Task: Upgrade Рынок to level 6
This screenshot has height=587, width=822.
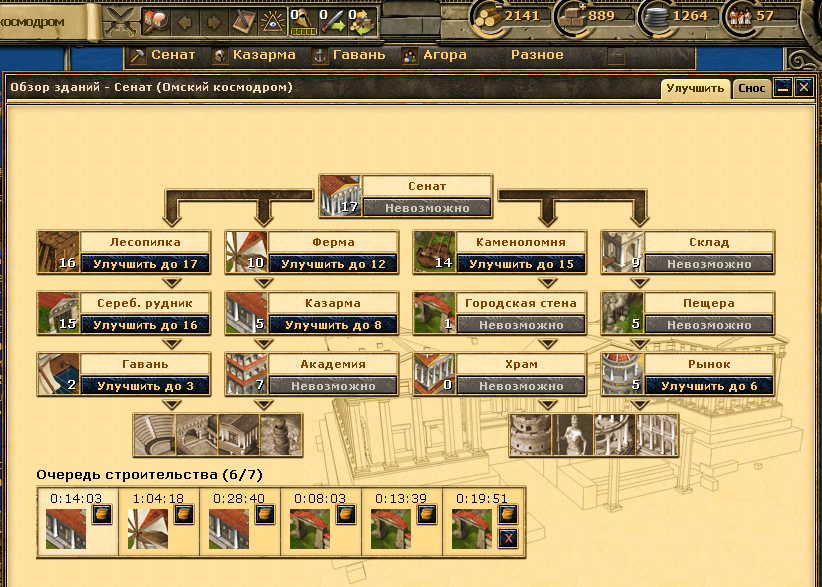Action: 710,386
